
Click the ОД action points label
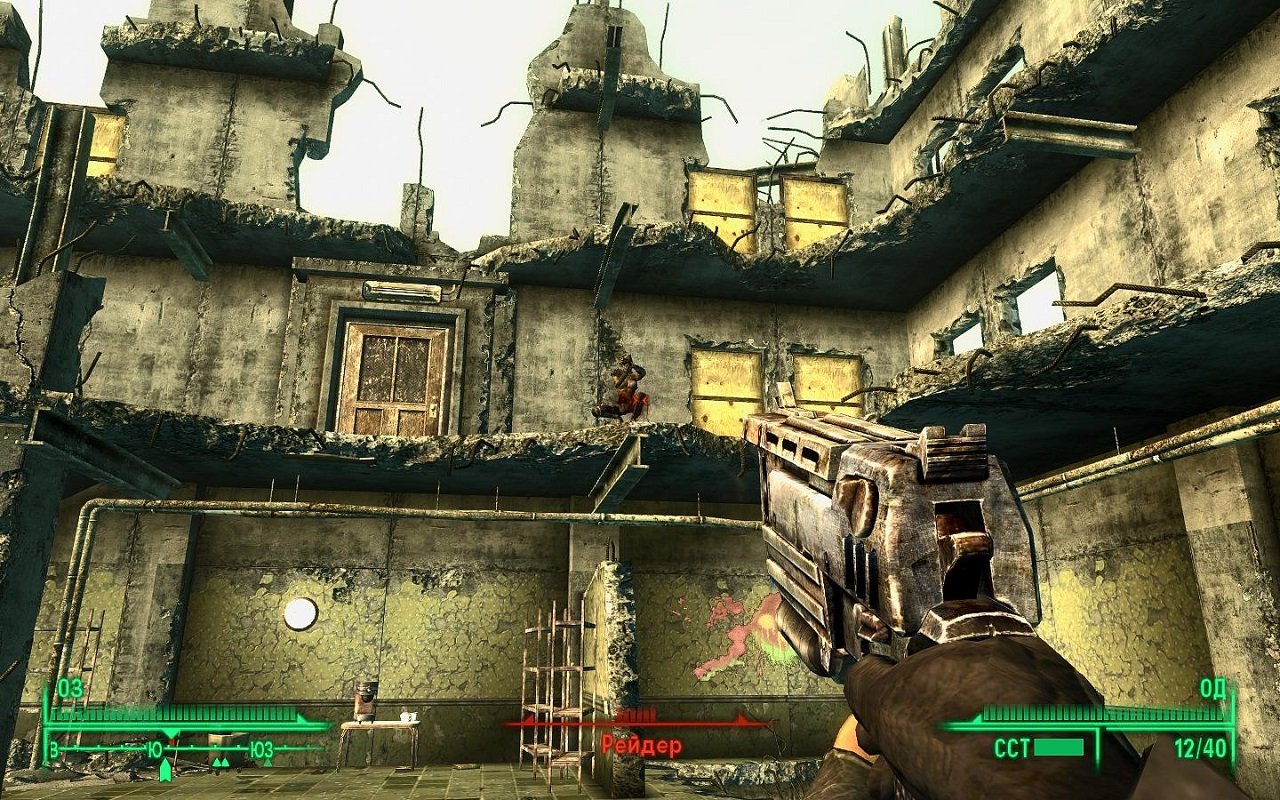click(x=1212, y=690)
